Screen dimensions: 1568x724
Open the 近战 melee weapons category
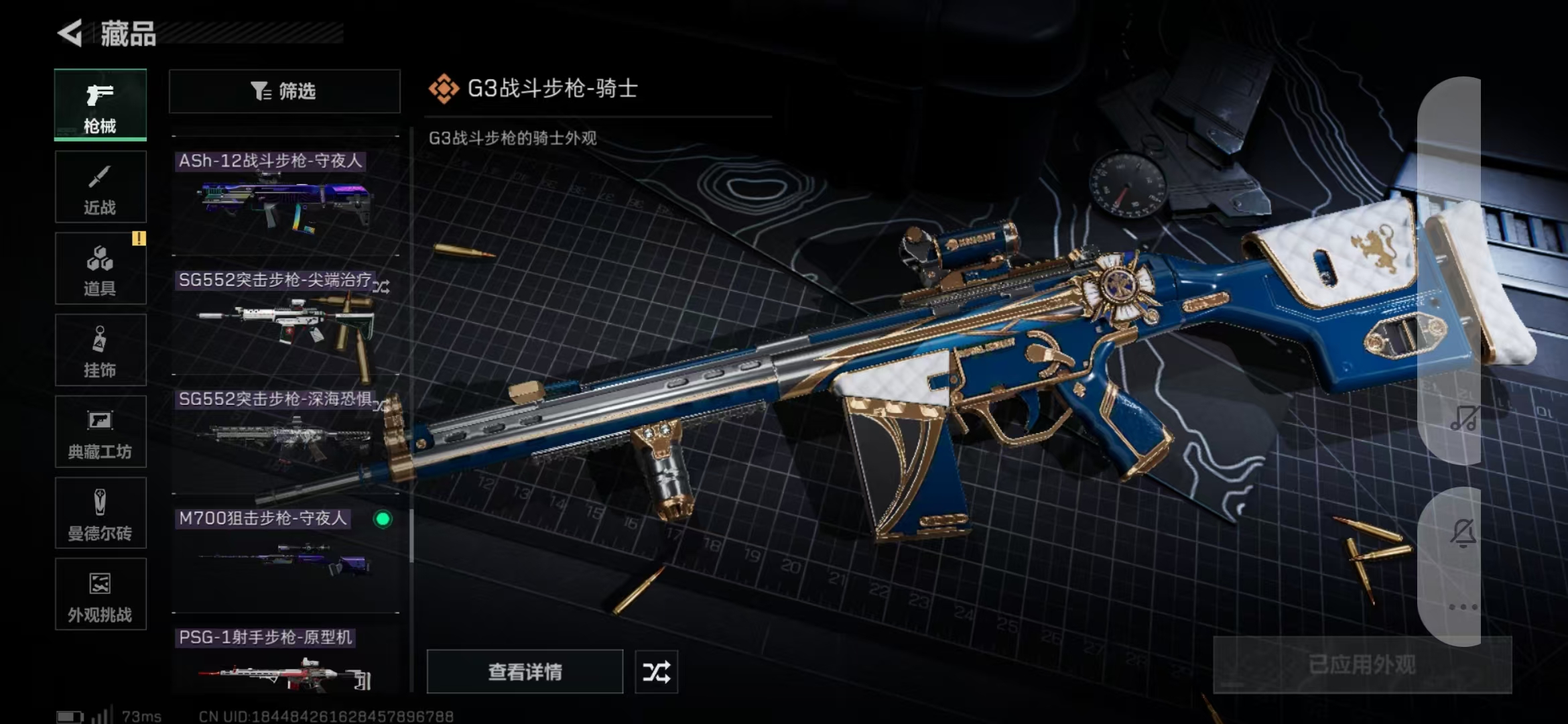[x=99, y=186]
